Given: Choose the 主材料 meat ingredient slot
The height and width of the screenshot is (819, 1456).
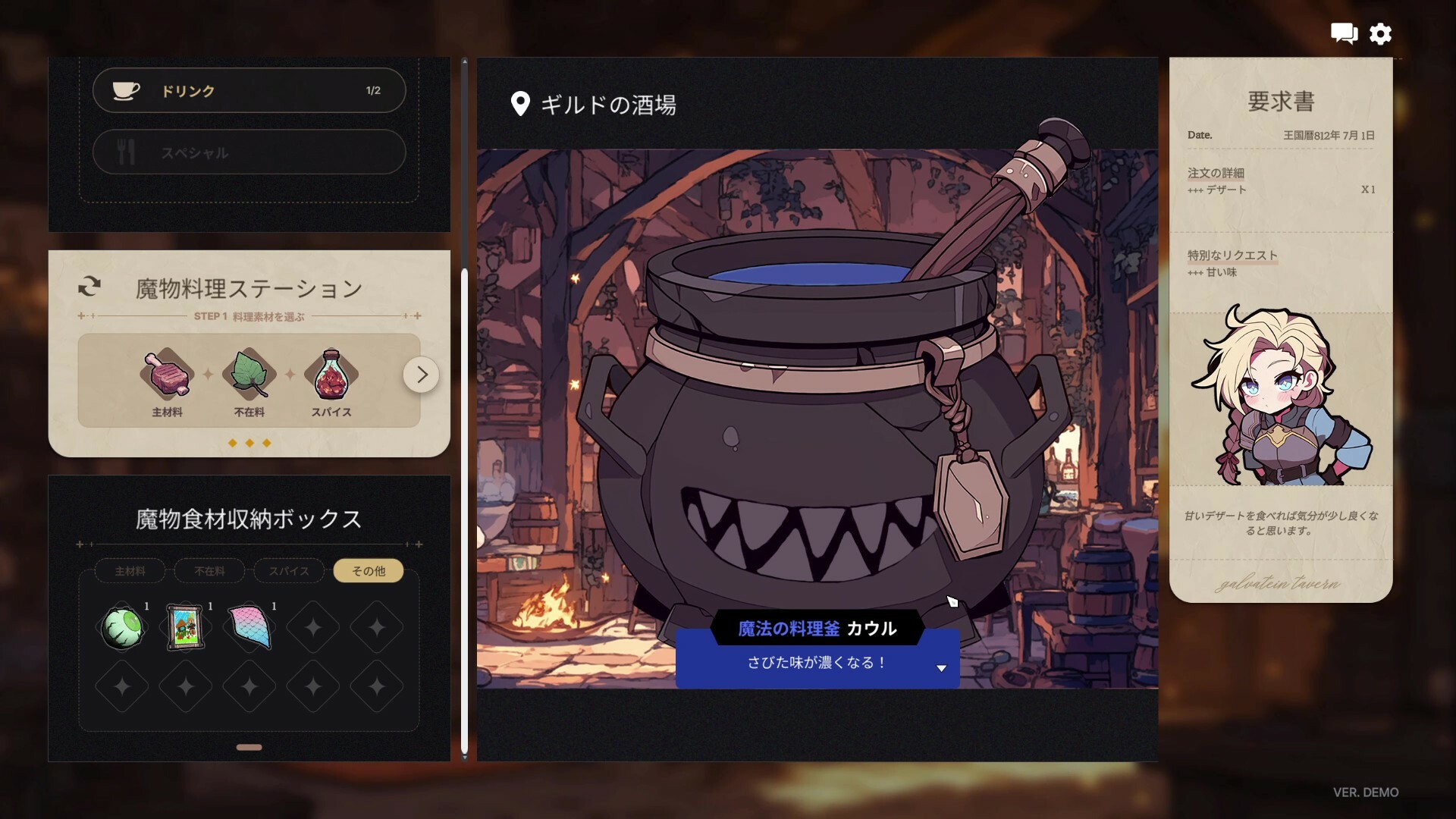Looking at the screenshot, I should click(167, 374).
